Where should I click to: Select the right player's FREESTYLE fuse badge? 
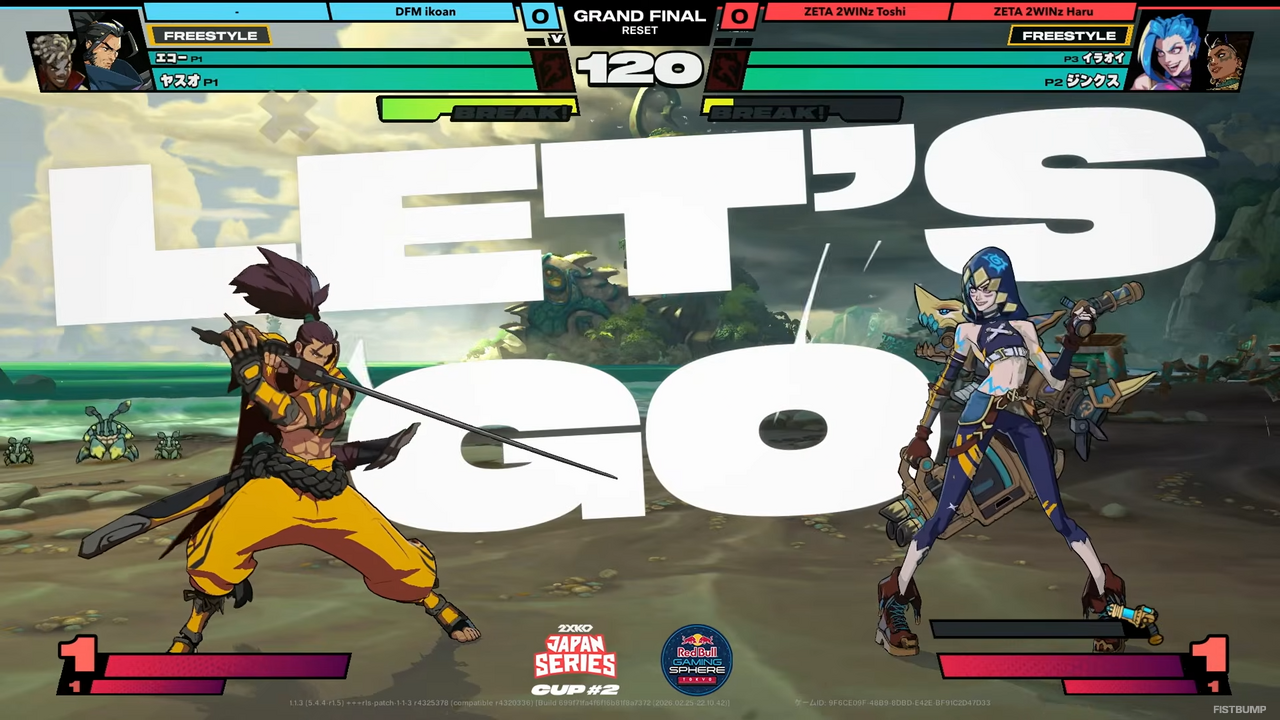(x=1069, y=35)
